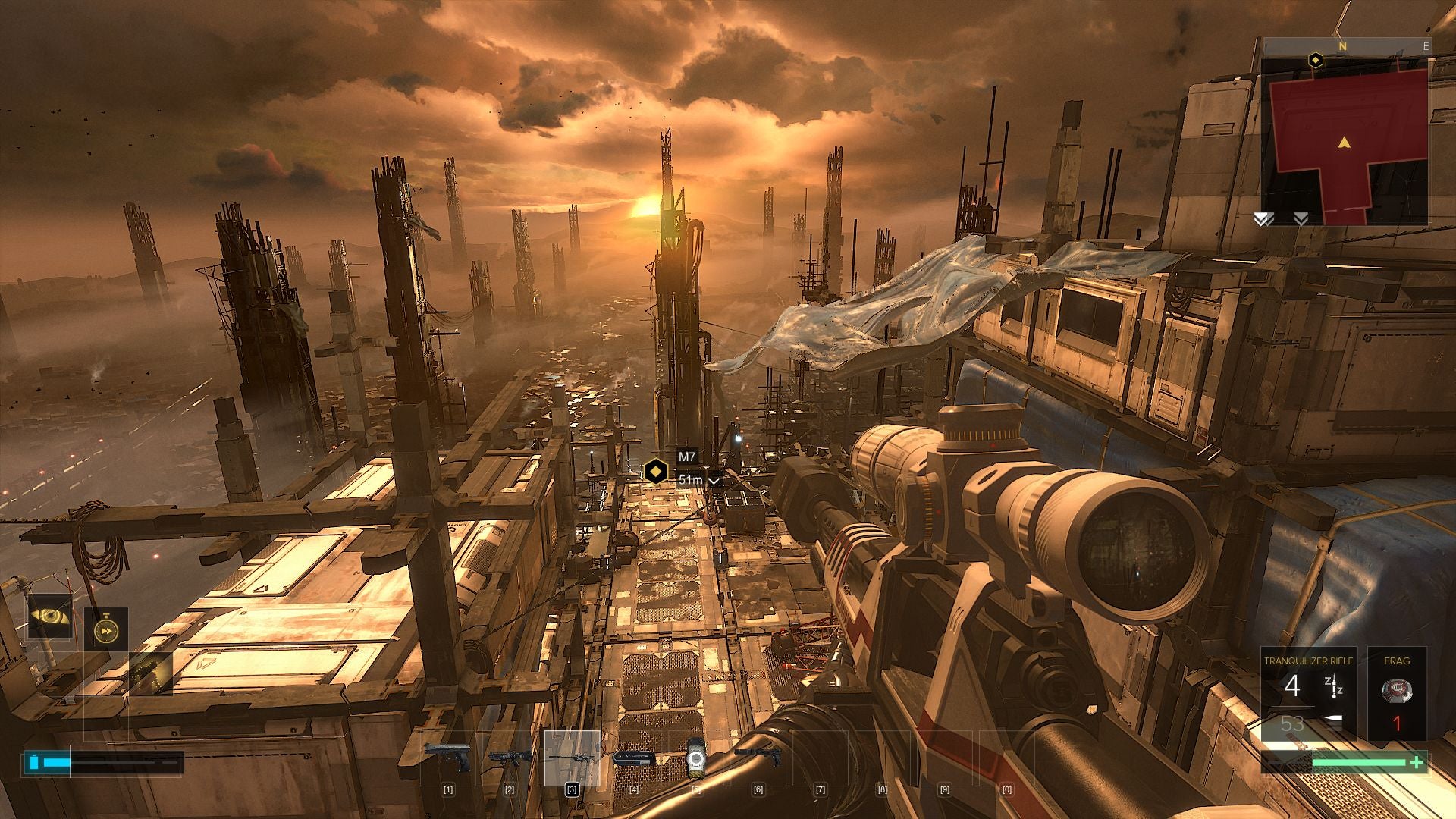Image resolution: width=1456 pixels, height=819 pixels.
Task: Activate the stopwatch fast-forward augmentation
Action: click(x=105, y=629)
